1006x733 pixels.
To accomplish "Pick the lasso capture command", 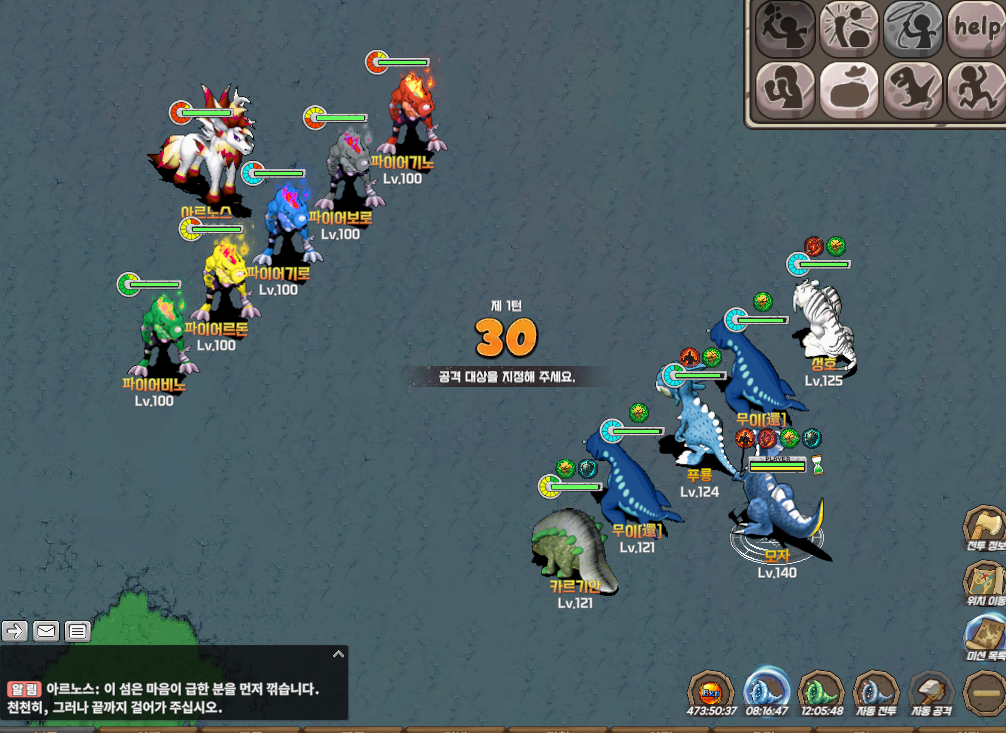I will [x=912, y=29].
